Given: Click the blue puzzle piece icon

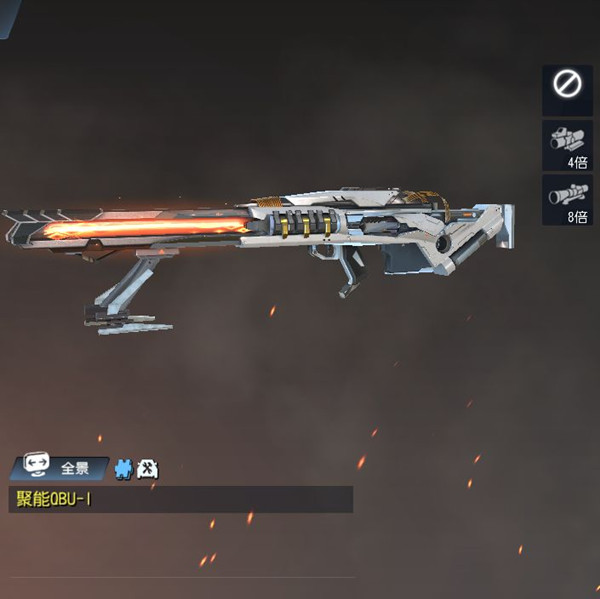Looking at the screenshot, I should (x=124, y=468).
